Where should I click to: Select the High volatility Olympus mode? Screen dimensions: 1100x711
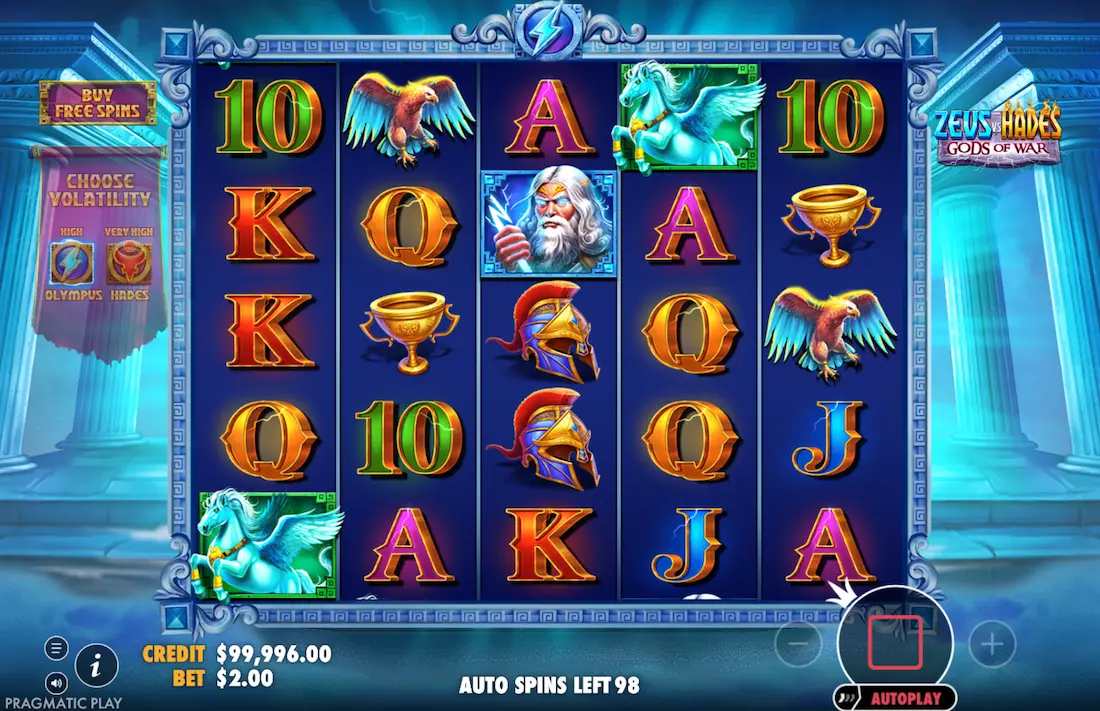click(x=72, y=263)
